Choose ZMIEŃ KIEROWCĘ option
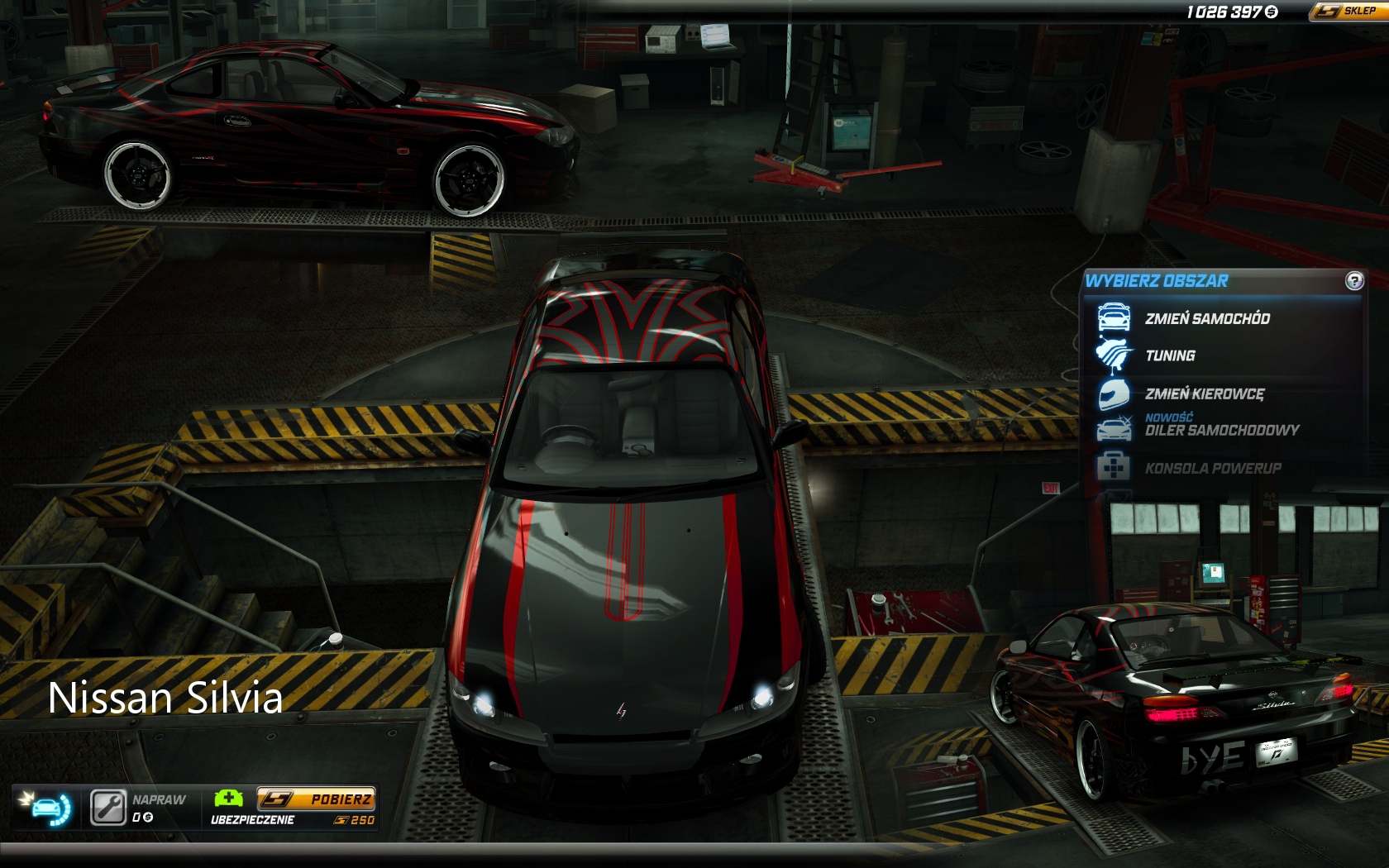Image resolution: width=1389 pixels, height=868 pixels. (1204, 394)
